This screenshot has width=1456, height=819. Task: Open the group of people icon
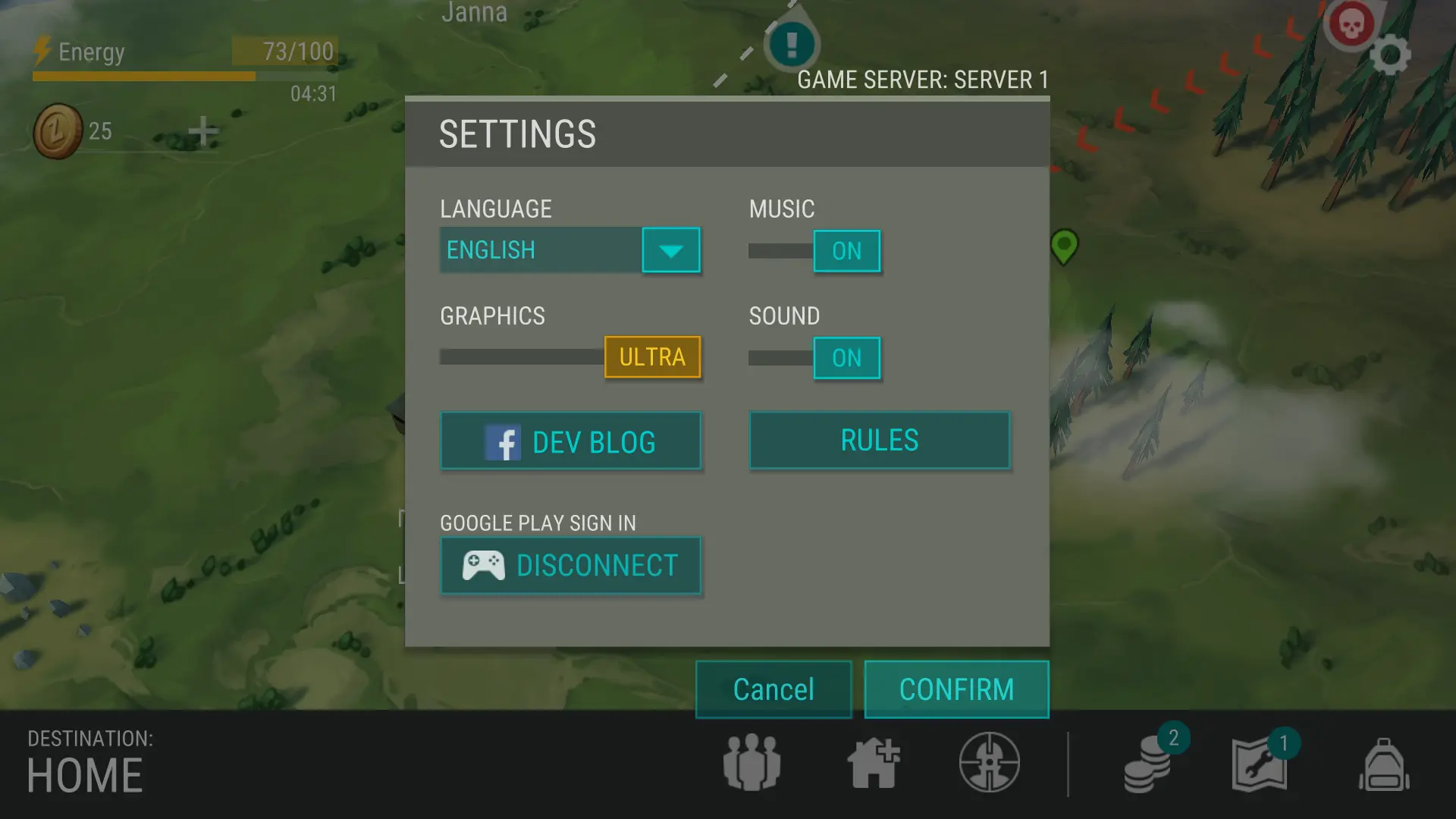[x=752, y=762]
